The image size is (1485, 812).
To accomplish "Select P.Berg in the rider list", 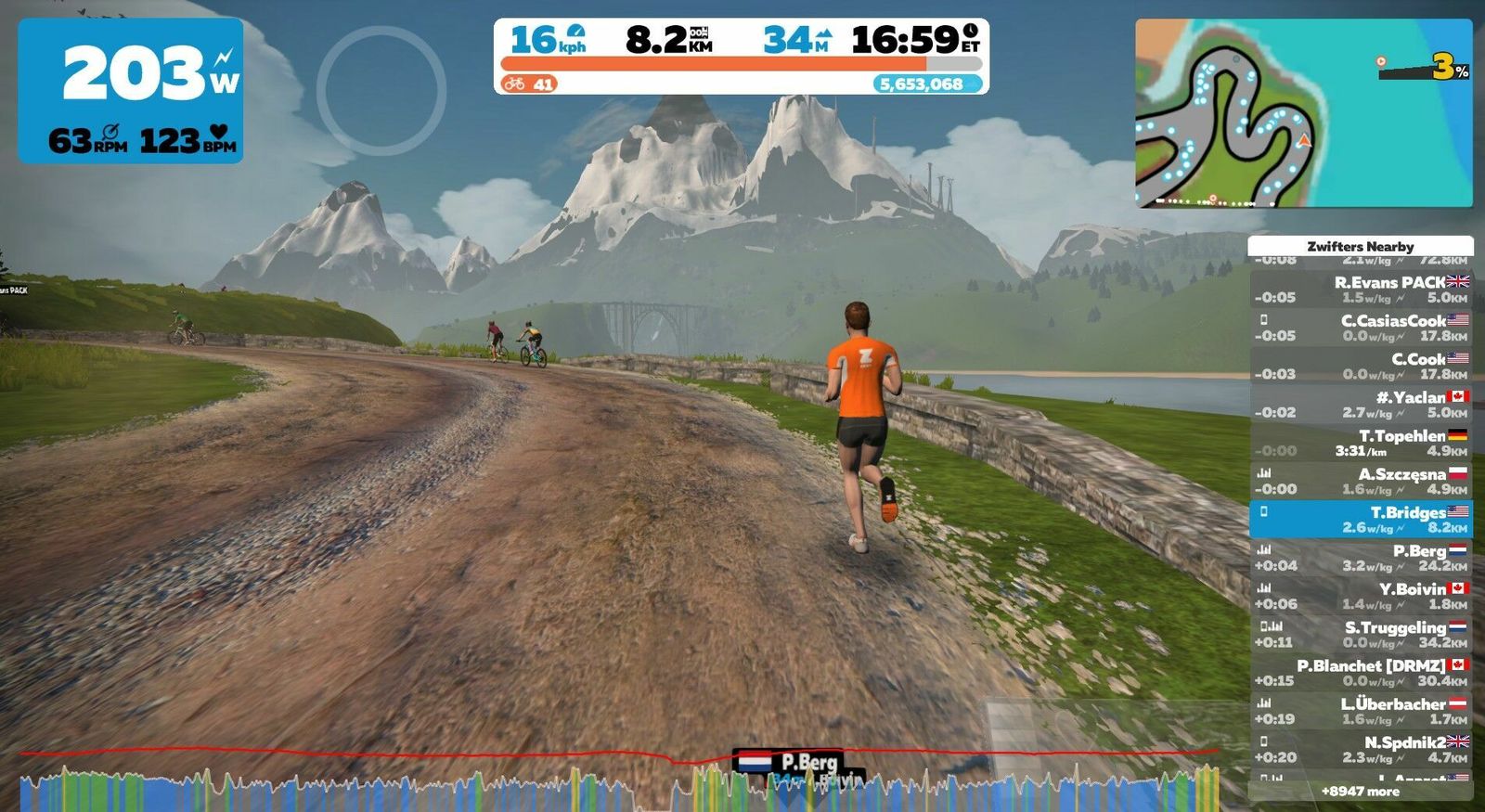I will pyautogui.click(x=1361, y=558).
